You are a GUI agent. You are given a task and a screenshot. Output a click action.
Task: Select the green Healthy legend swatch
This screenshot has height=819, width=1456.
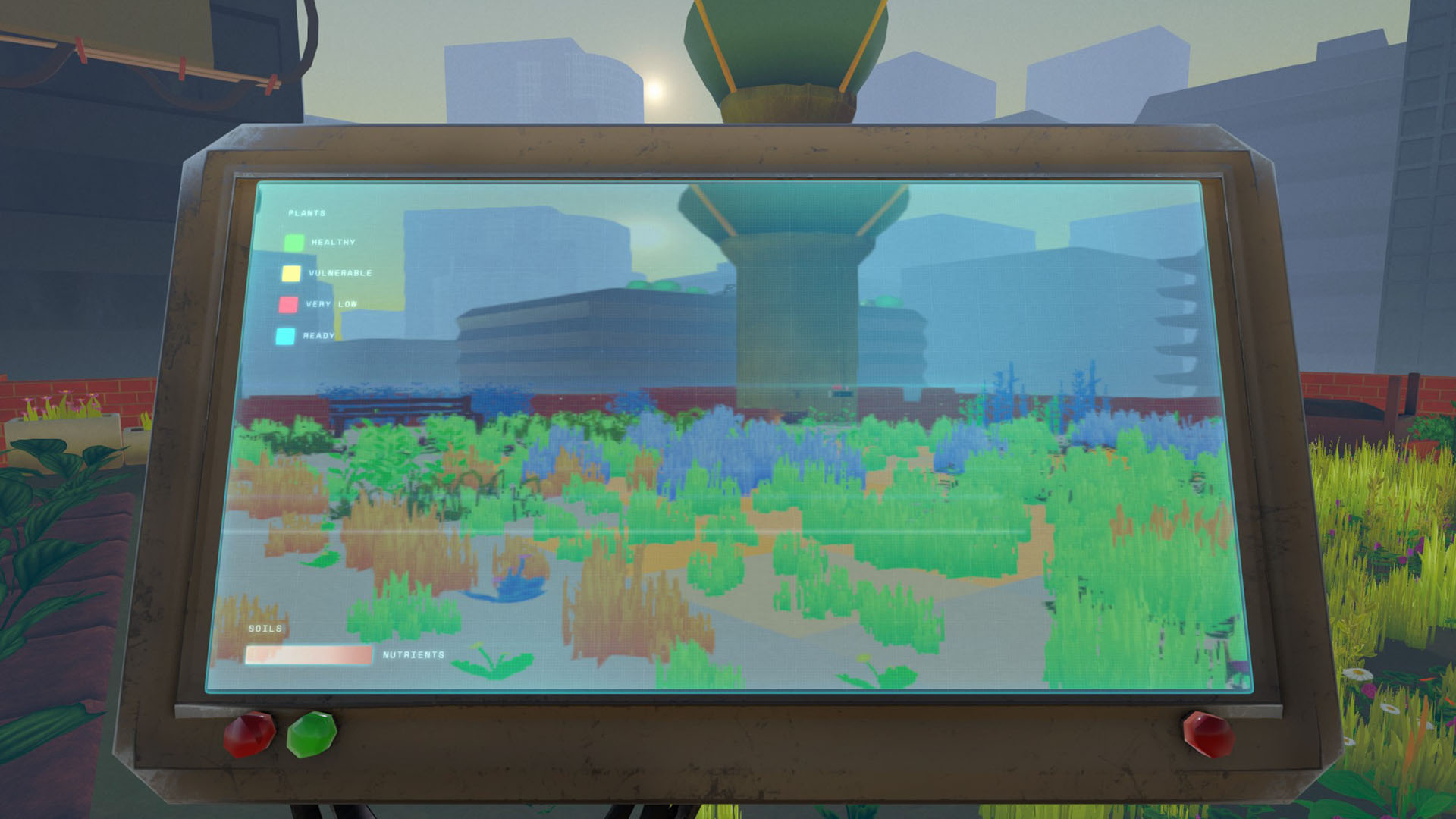tap(295, 243)
